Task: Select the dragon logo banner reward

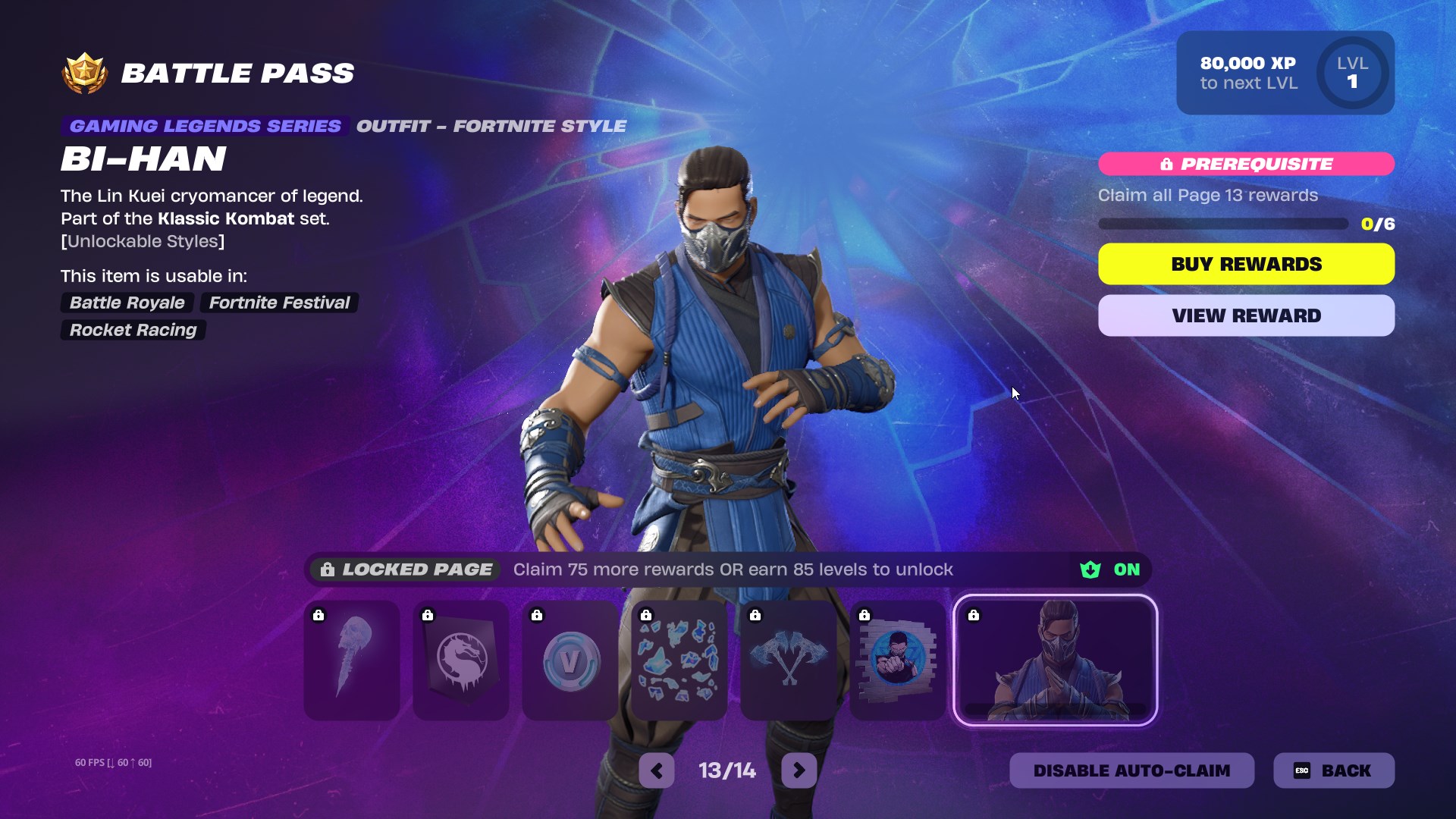Action: point(461,660)
